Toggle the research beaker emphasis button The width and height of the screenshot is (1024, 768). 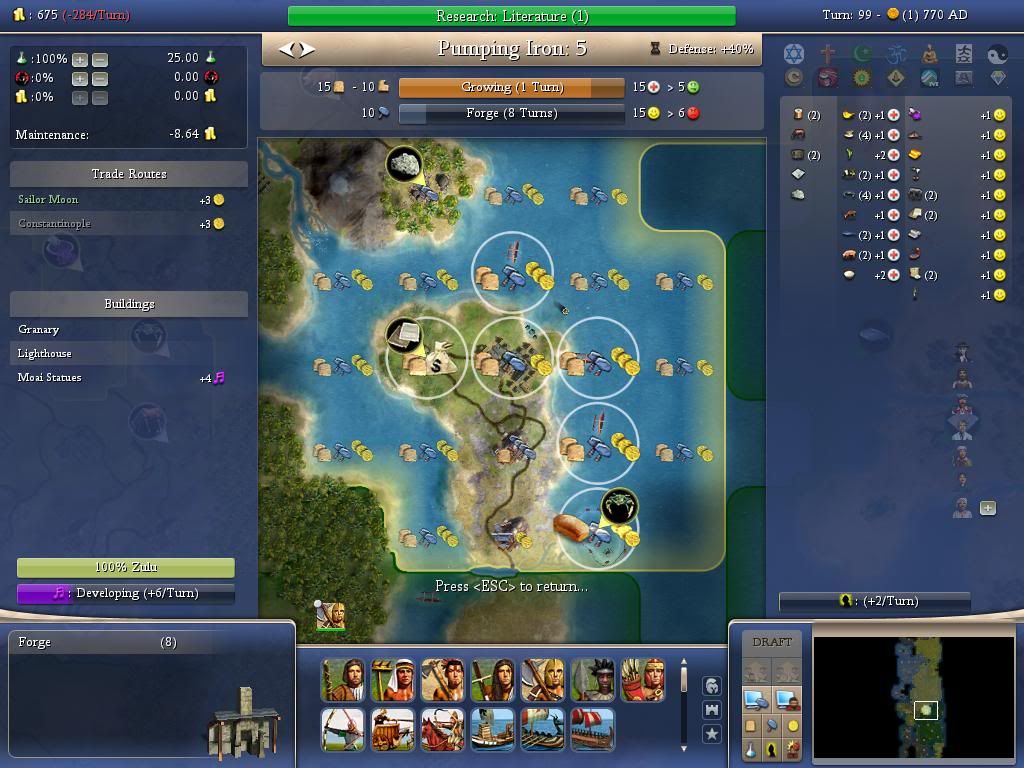point(750,749)
